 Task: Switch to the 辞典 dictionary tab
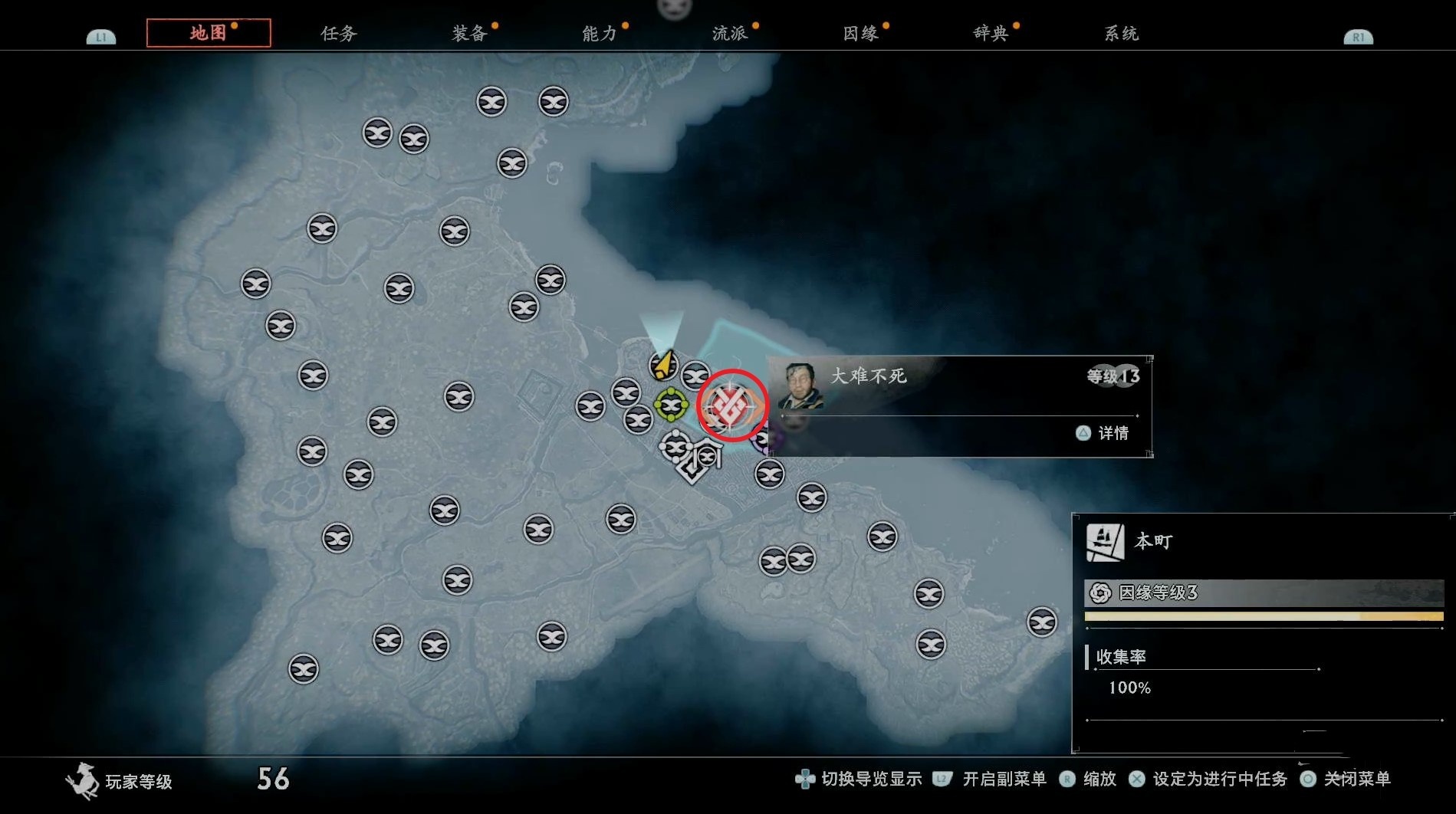(991, 33)
